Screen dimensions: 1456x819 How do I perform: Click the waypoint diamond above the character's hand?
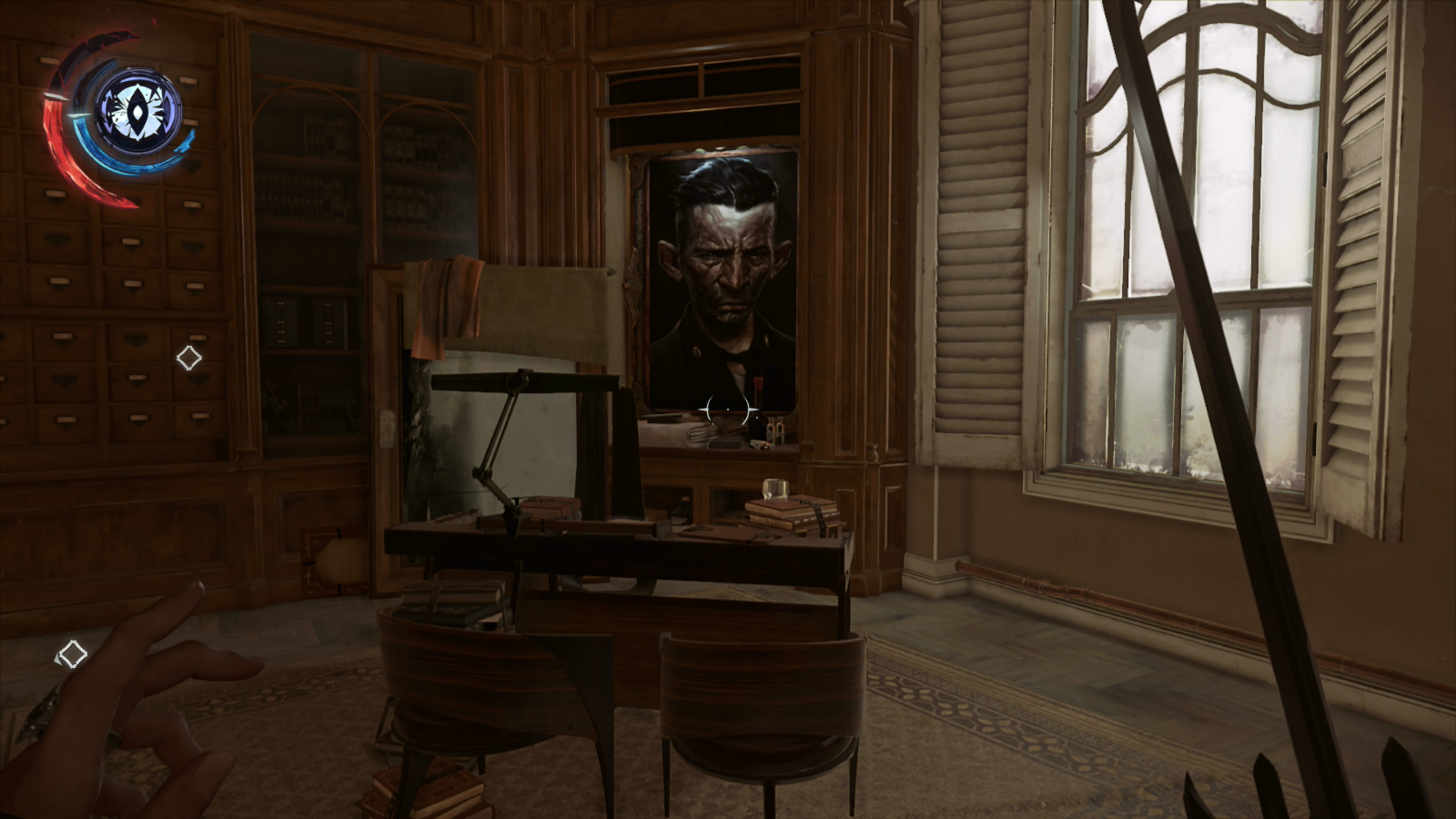[72, 652]
